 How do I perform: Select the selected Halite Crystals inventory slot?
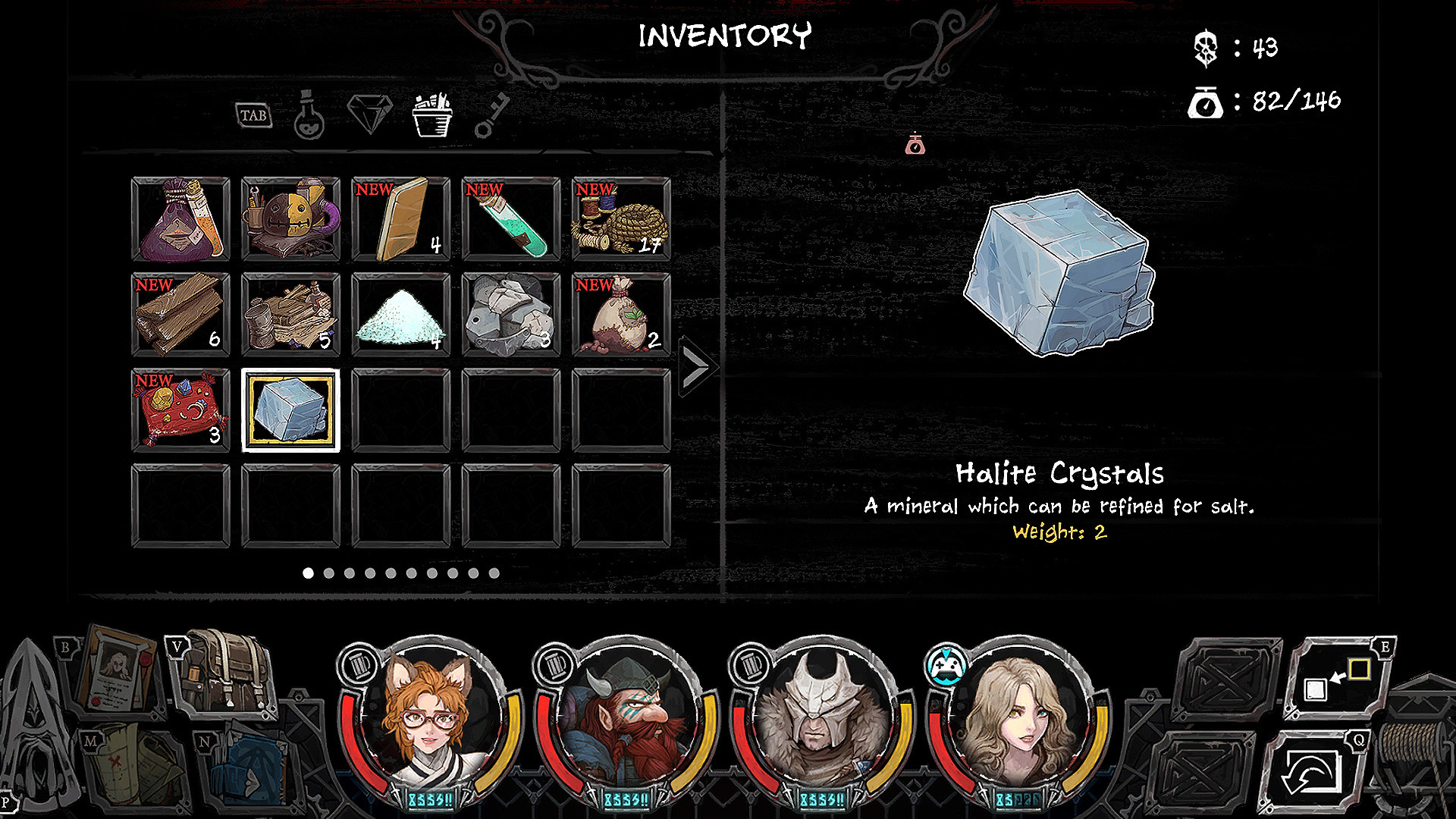click(x=290, y=409)
